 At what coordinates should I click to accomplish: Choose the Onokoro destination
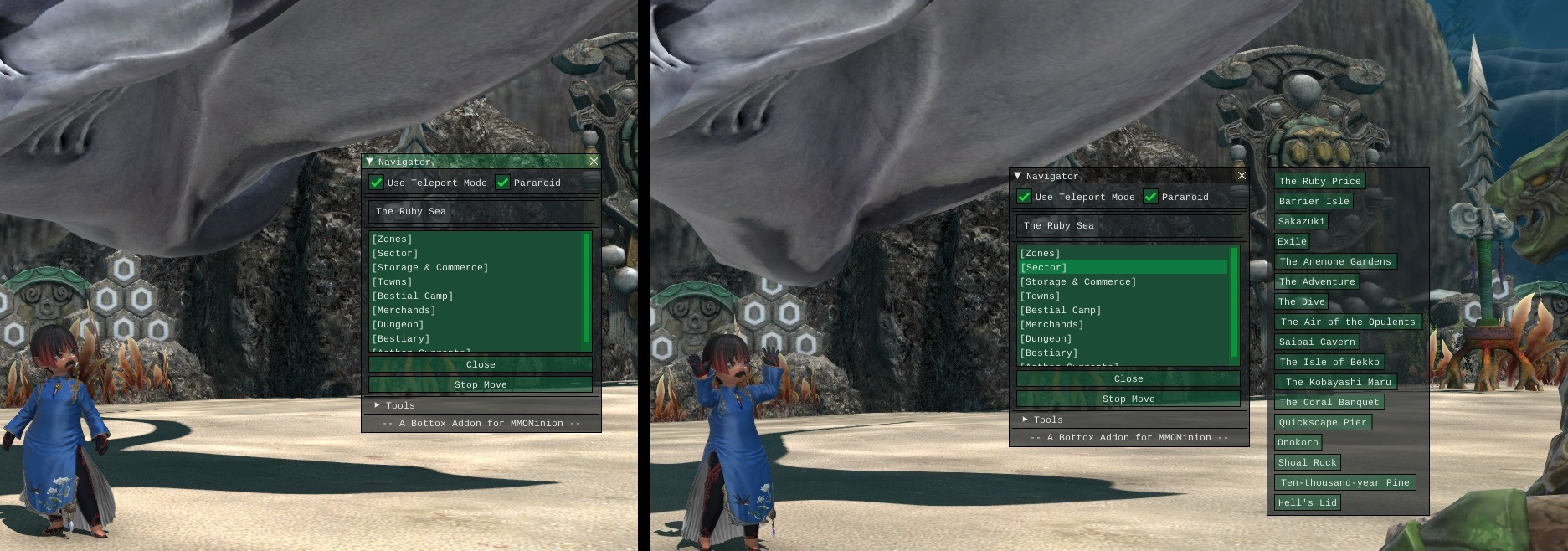(x=1298, y=442)
